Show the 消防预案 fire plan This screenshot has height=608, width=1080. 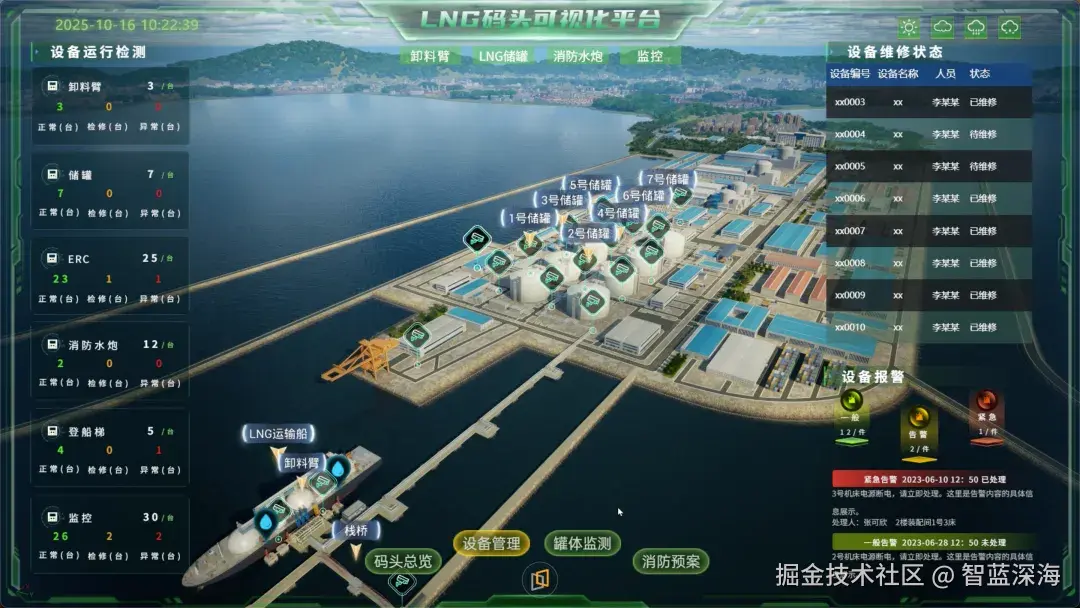673,562
